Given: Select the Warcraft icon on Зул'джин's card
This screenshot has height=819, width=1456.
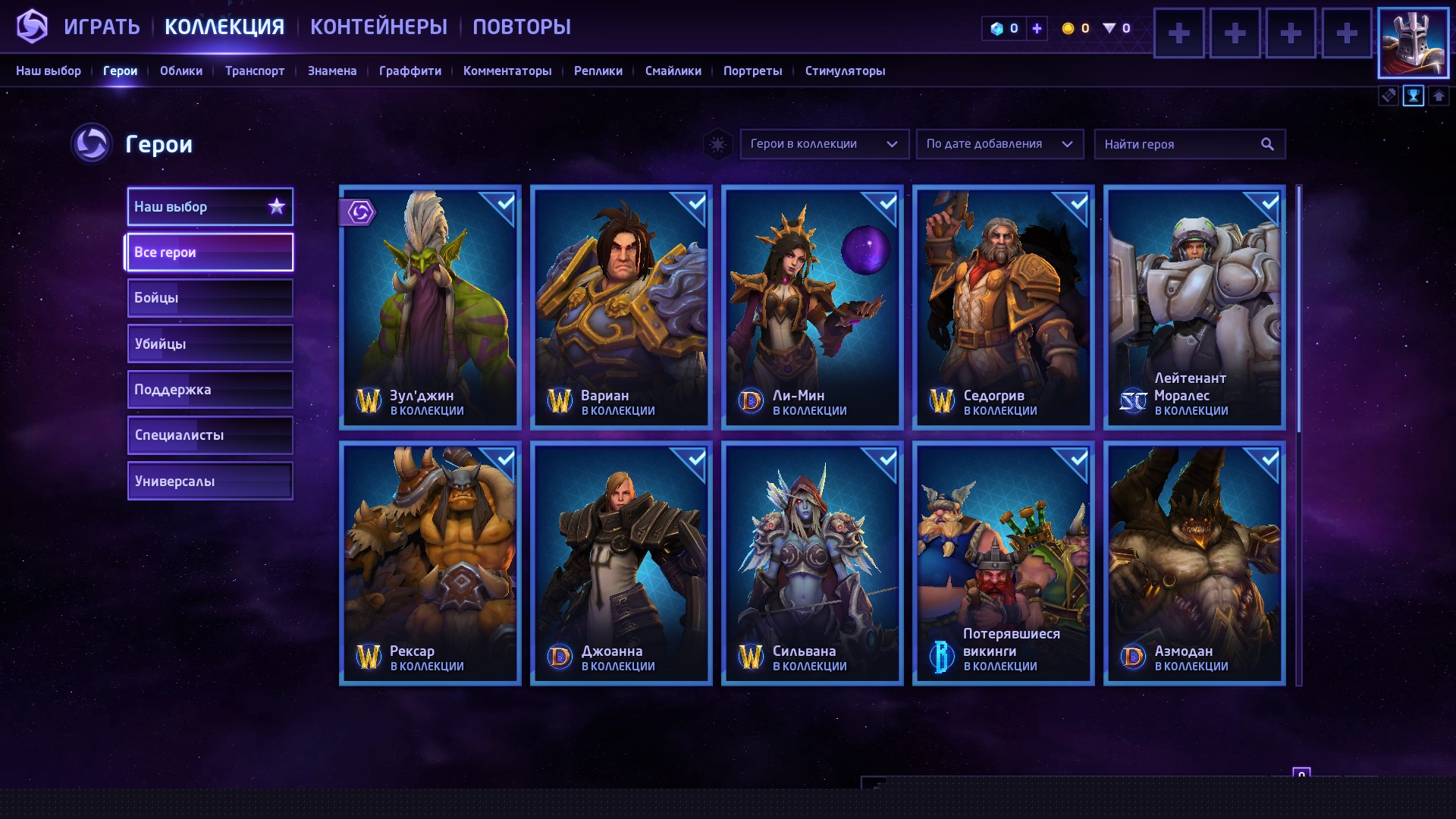Looking at the screenshot, I should (369, 401).
